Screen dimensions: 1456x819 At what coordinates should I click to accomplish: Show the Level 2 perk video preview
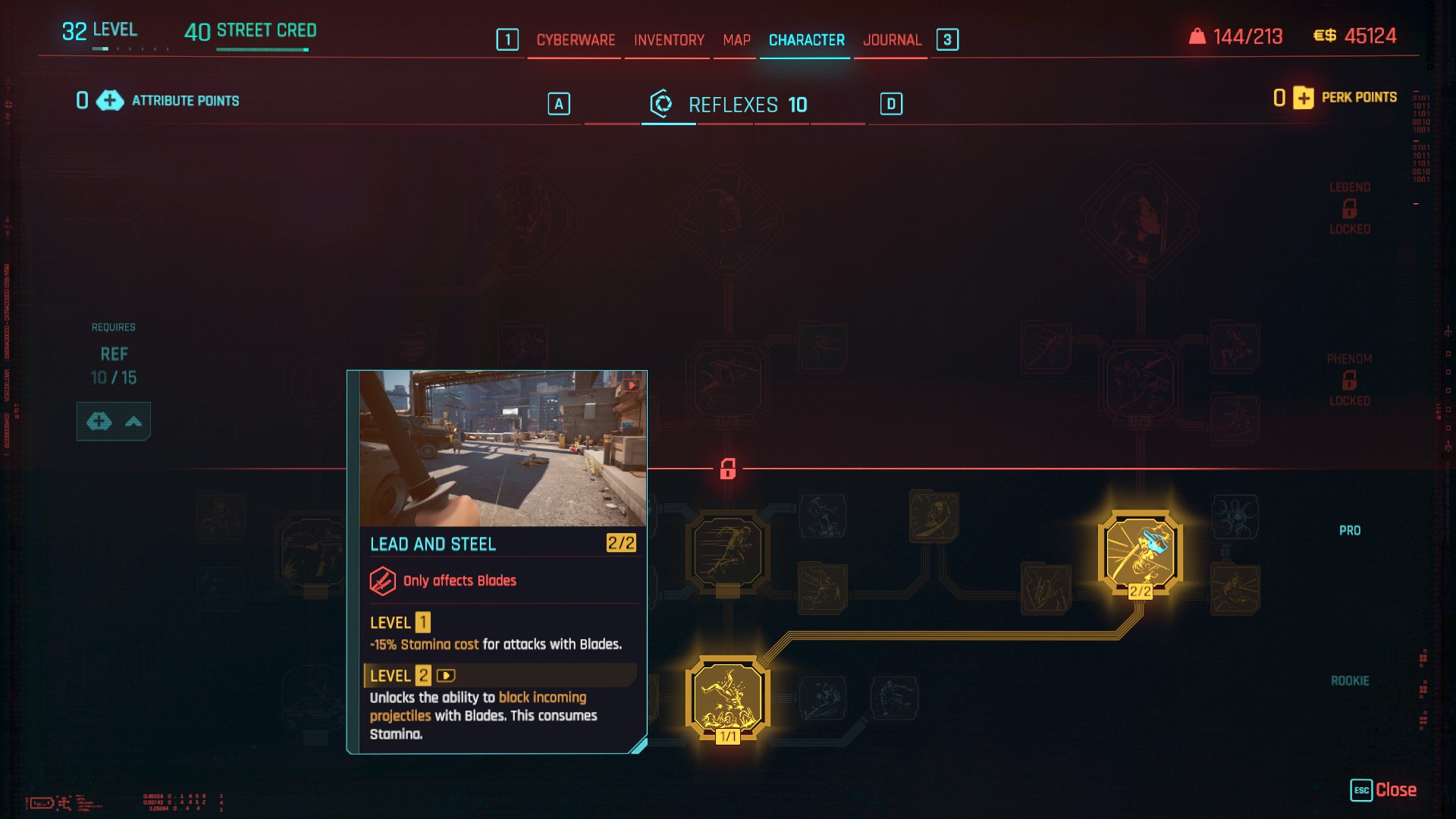pos(446,676)
